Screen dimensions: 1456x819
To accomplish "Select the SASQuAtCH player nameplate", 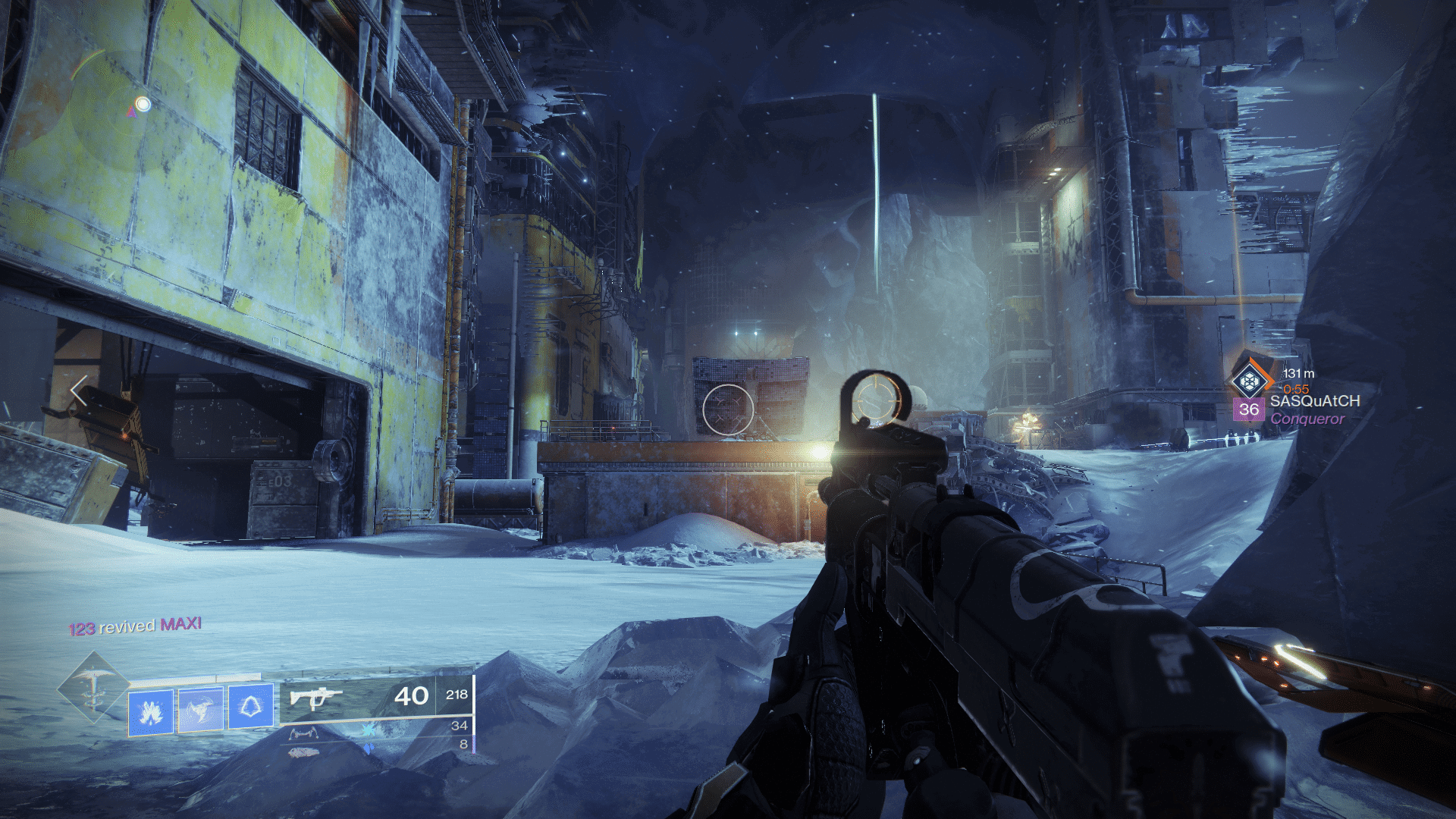I will (x=1314, y=401).
